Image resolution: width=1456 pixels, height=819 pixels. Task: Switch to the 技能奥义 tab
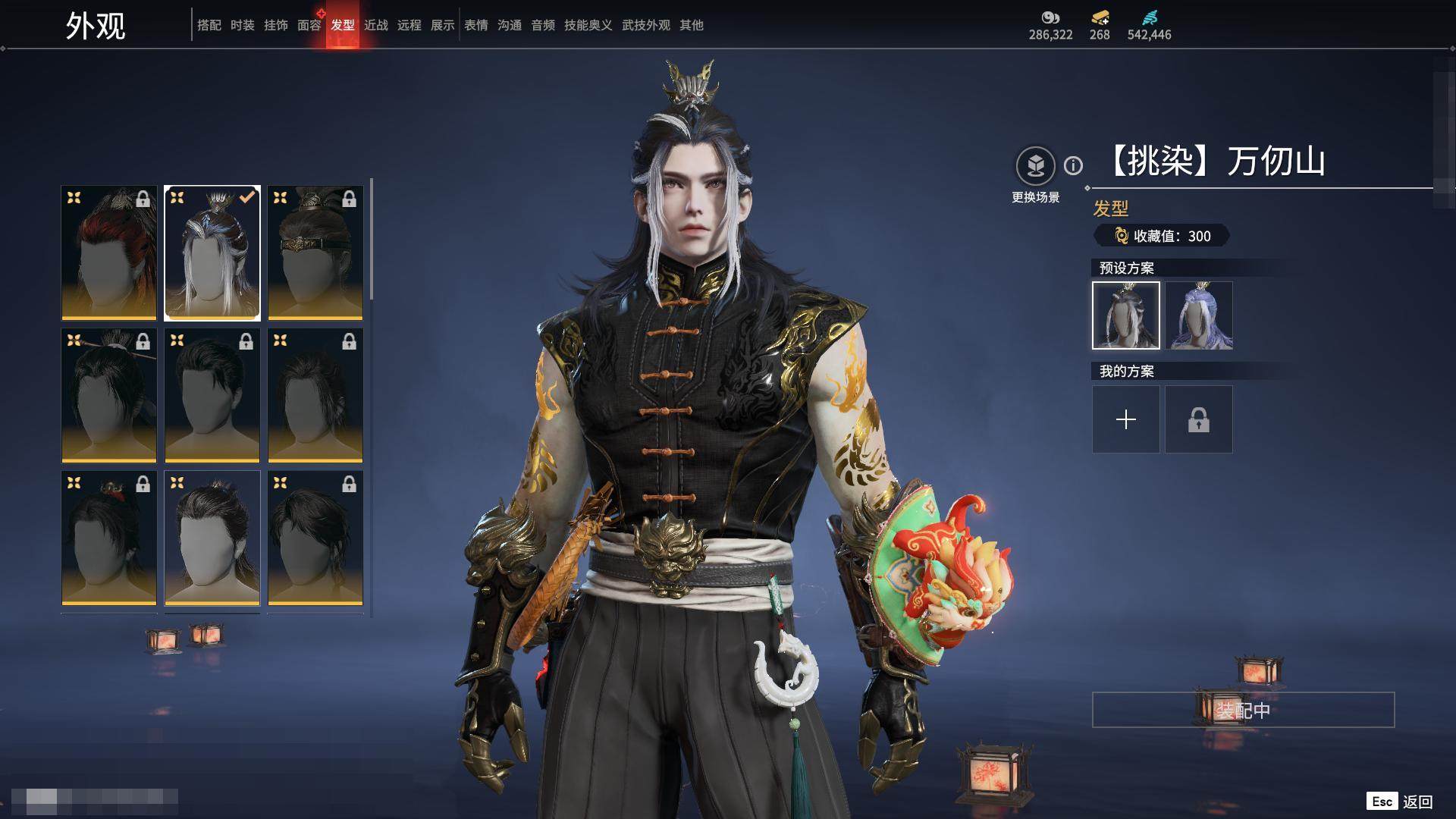point(588,25)
